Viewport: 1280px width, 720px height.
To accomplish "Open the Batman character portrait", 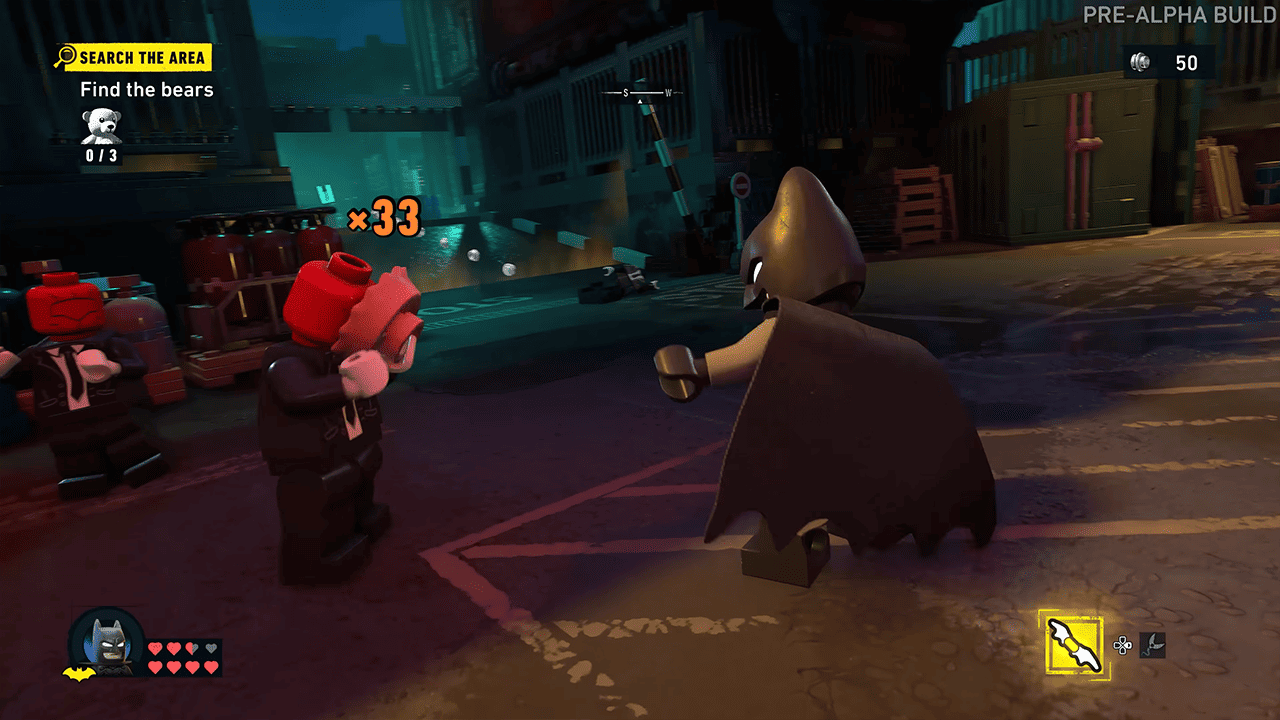I will point(105,640).
